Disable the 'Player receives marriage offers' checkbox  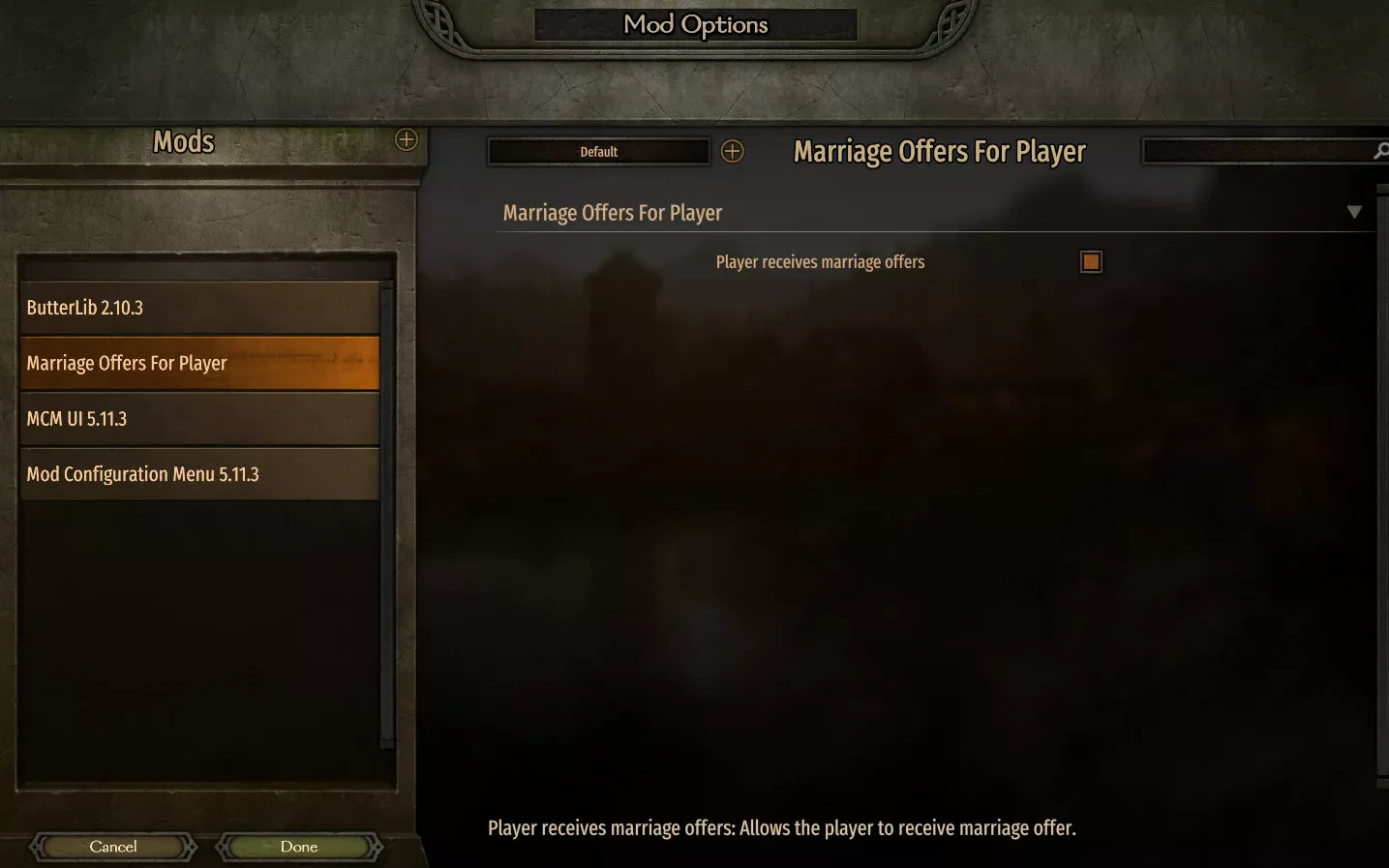1090,261
